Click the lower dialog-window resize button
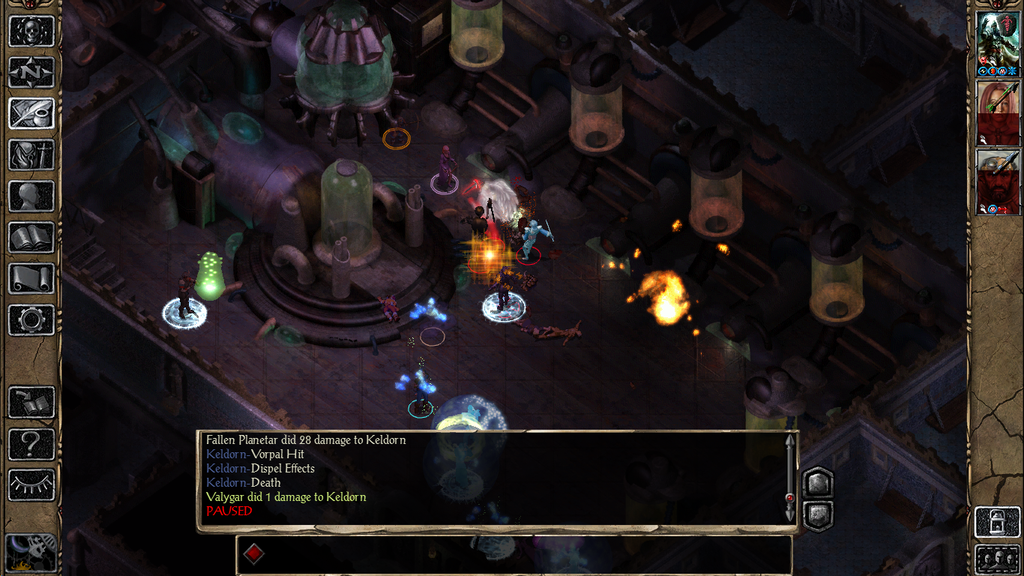Screen dimensions: 1024x576 point(818,514)
